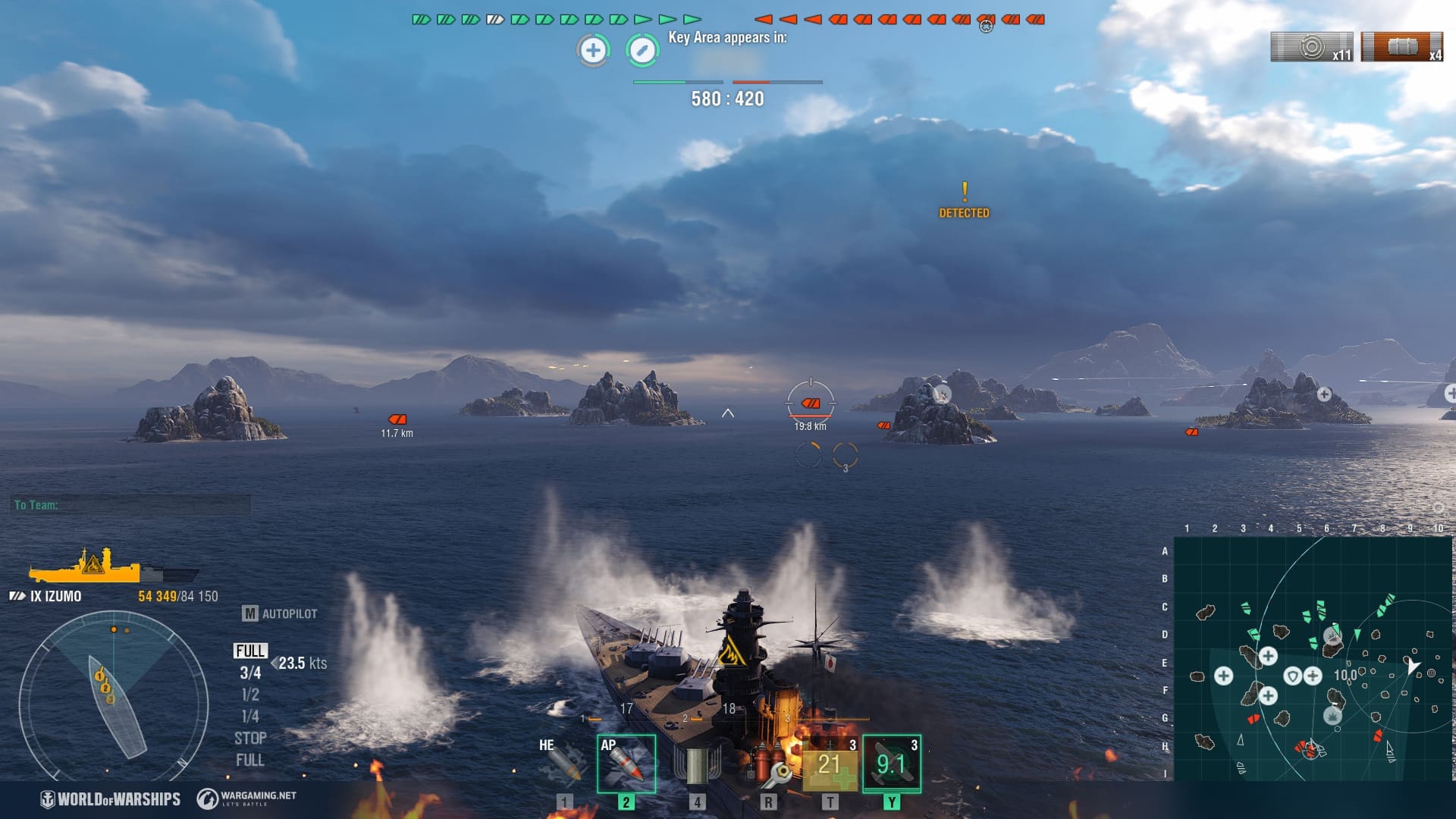Toggle the Autopilot option
The width and height of the screenshot is (1456, 819).
[280, 613]
